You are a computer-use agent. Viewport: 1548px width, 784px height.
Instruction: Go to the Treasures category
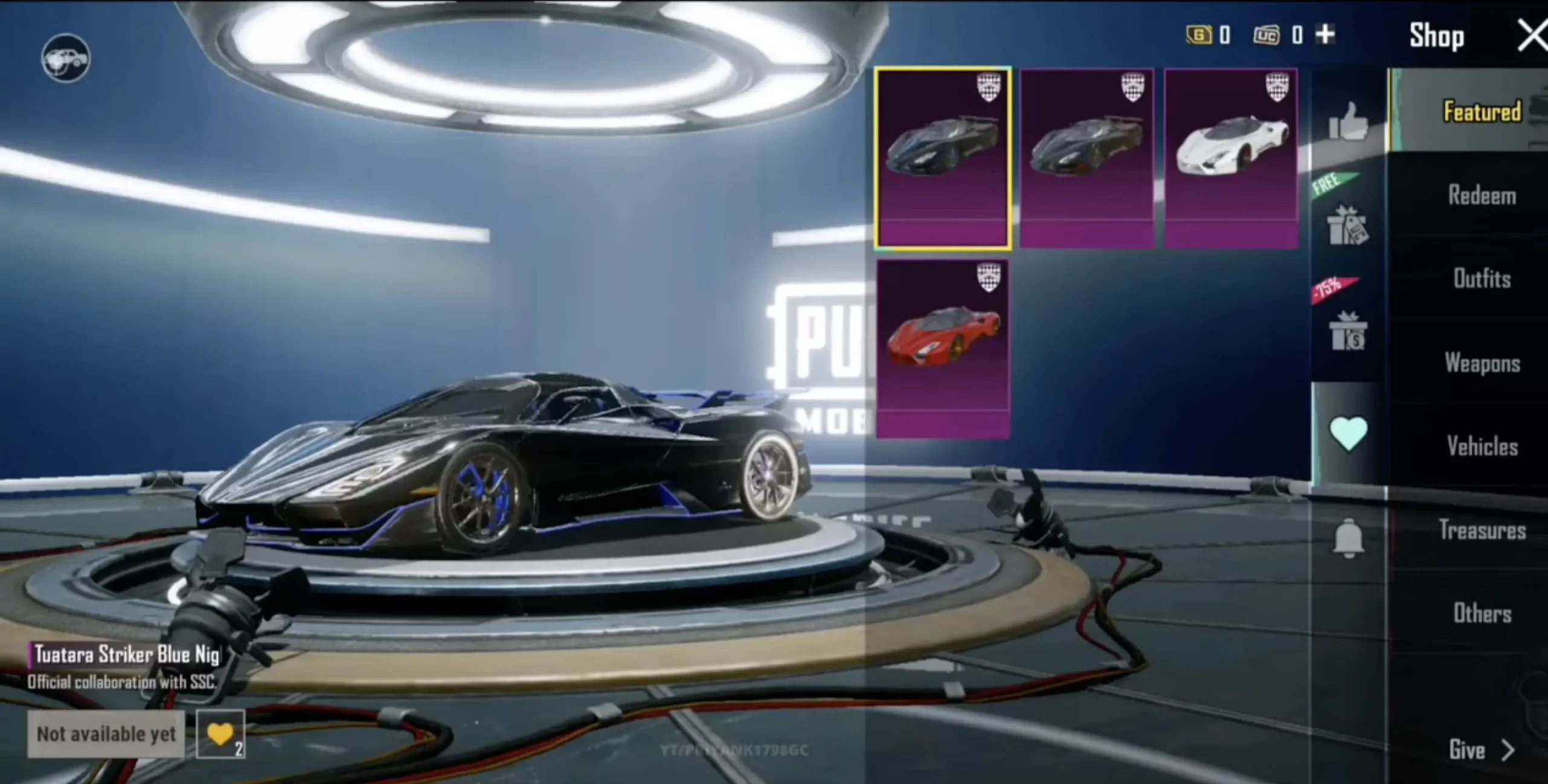[1481, 530]
